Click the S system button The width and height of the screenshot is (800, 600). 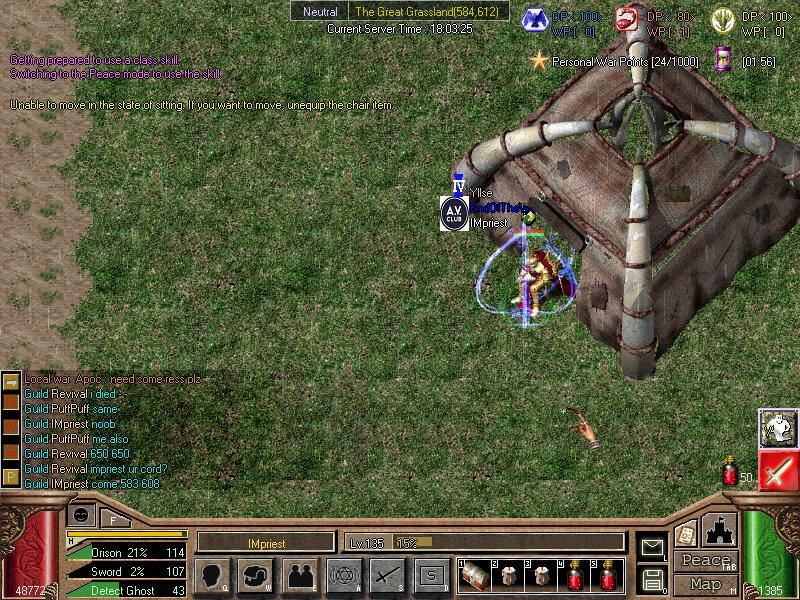431,576
